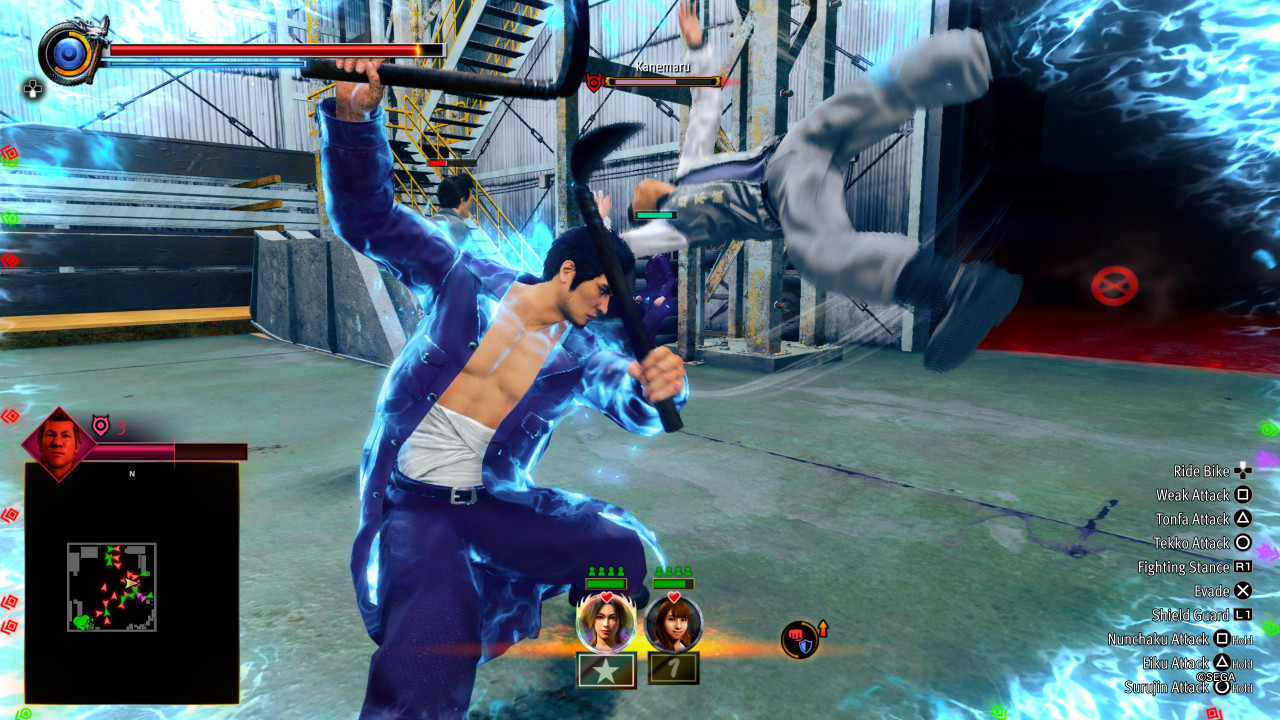The image size is (1280, 720).
Task: Select the long-haired ally portrait
Action: click(605, 623)
